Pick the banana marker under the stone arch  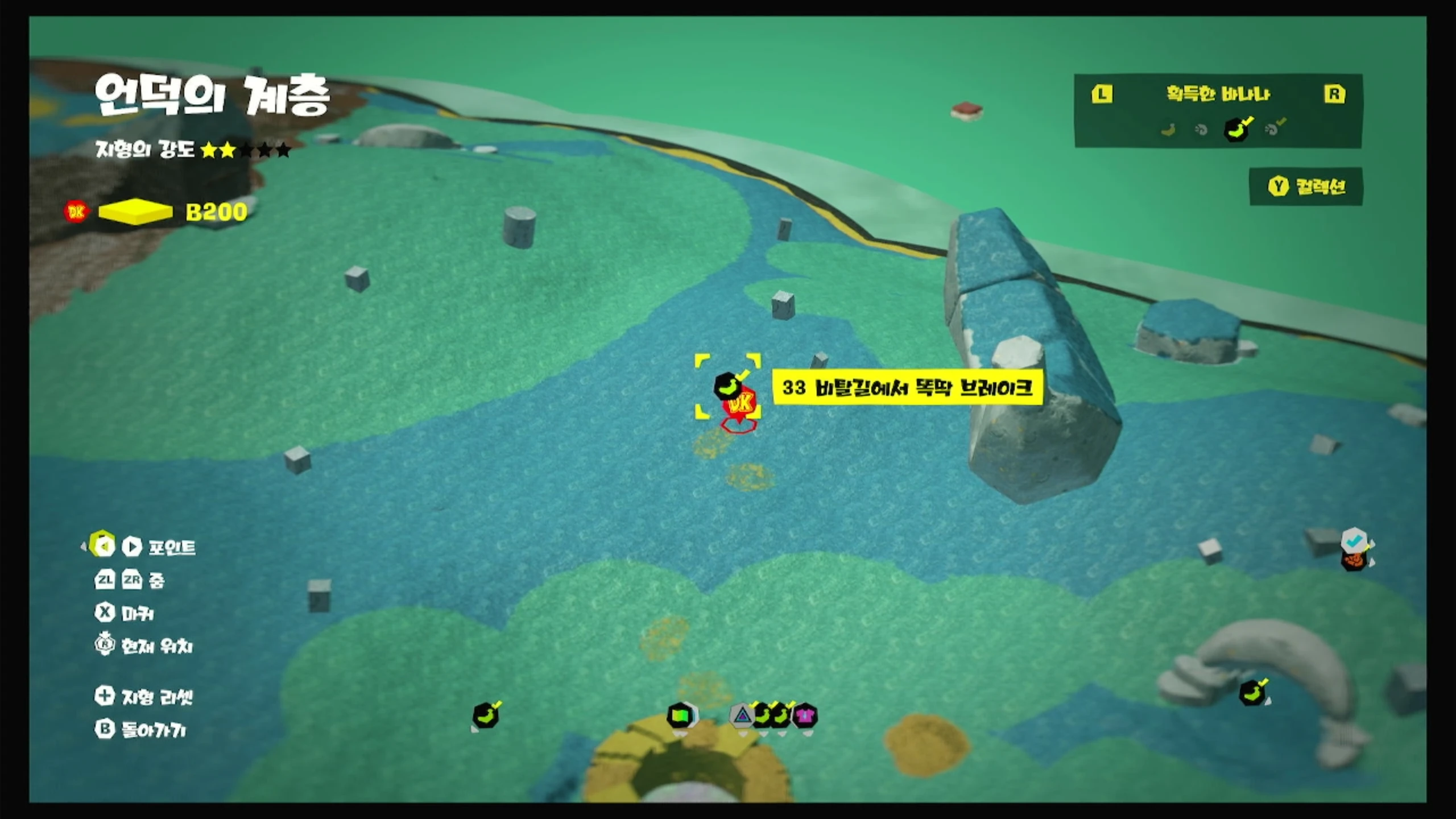[1252, 693]
